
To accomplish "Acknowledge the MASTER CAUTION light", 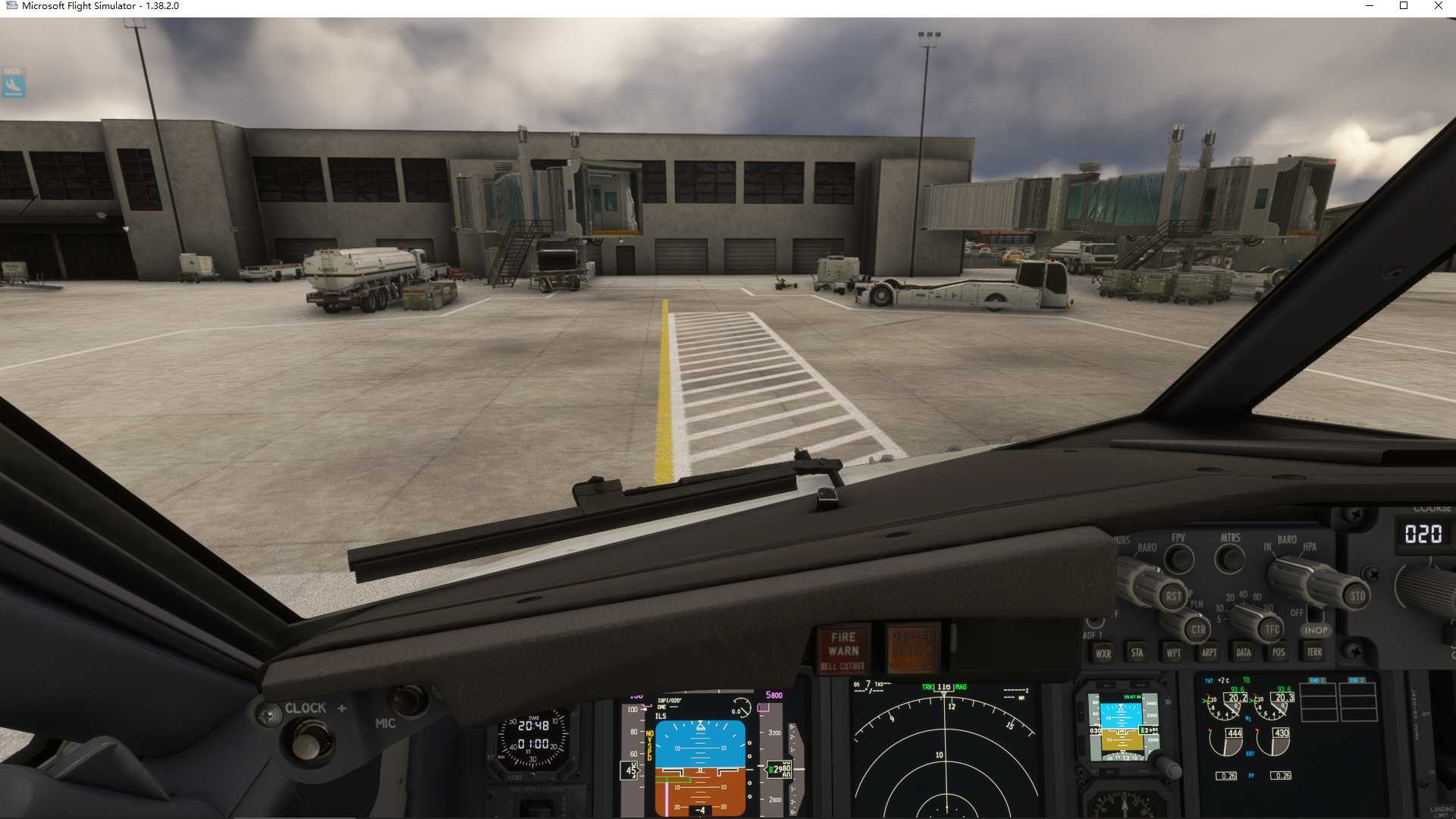I will 913,651.
